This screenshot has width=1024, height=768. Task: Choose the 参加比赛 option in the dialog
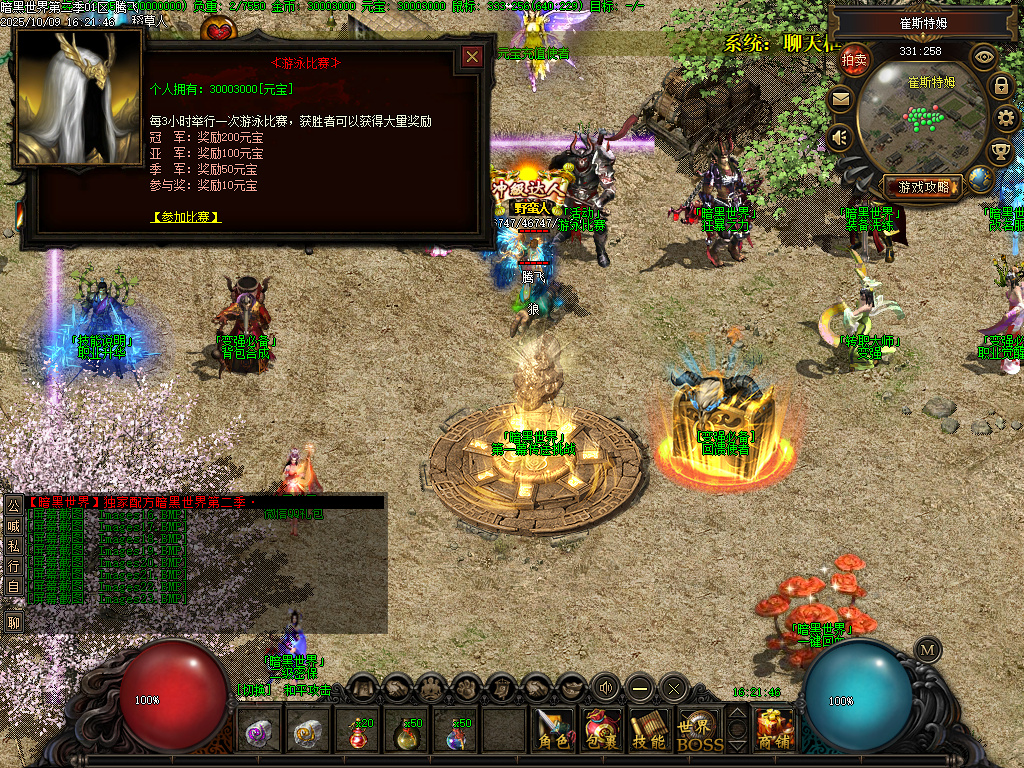coord(186,216)
